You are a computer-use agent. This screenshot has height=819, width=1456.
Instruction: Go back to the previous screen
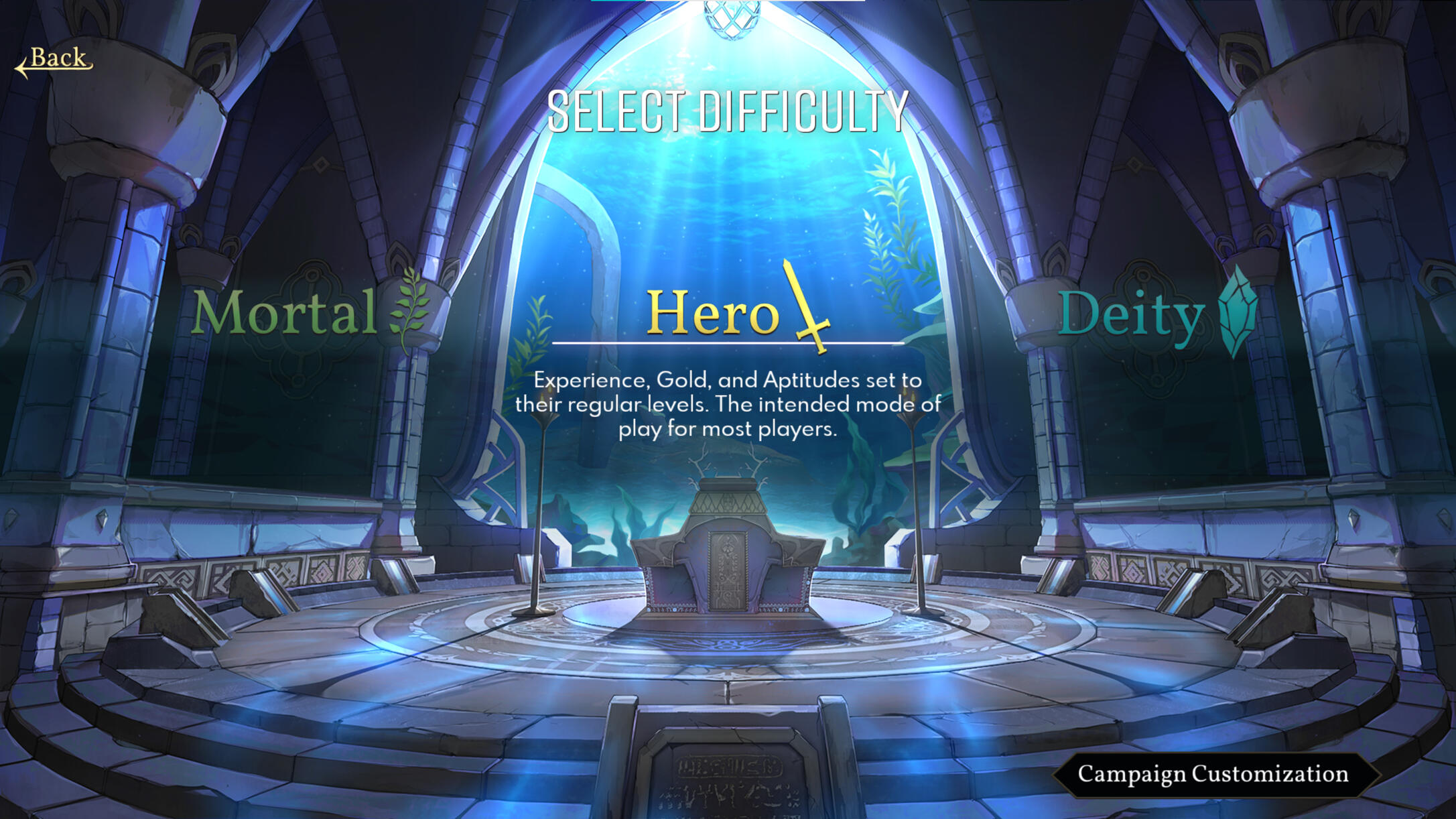55,60
